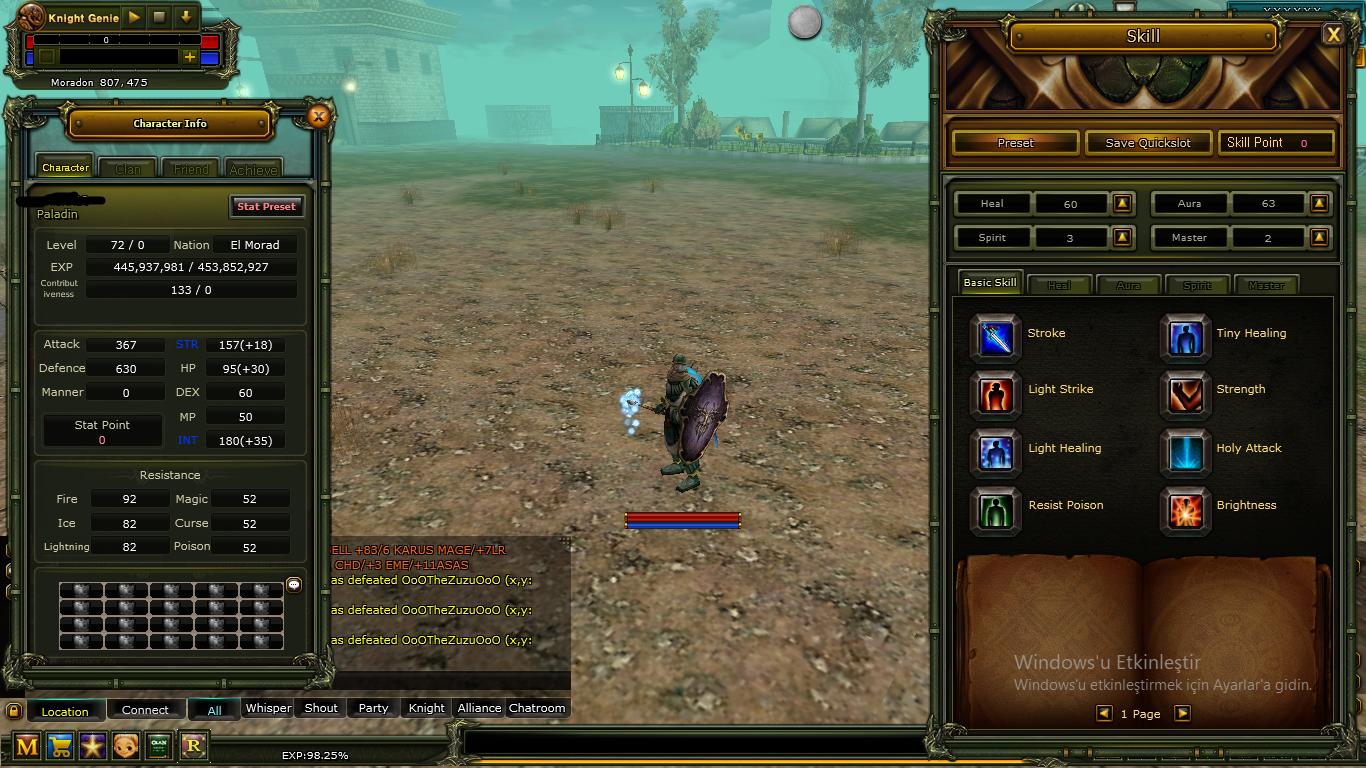Raise the Heal skill value with its up arrow
Screen dimensions: 1366x768
(1121, 203)
